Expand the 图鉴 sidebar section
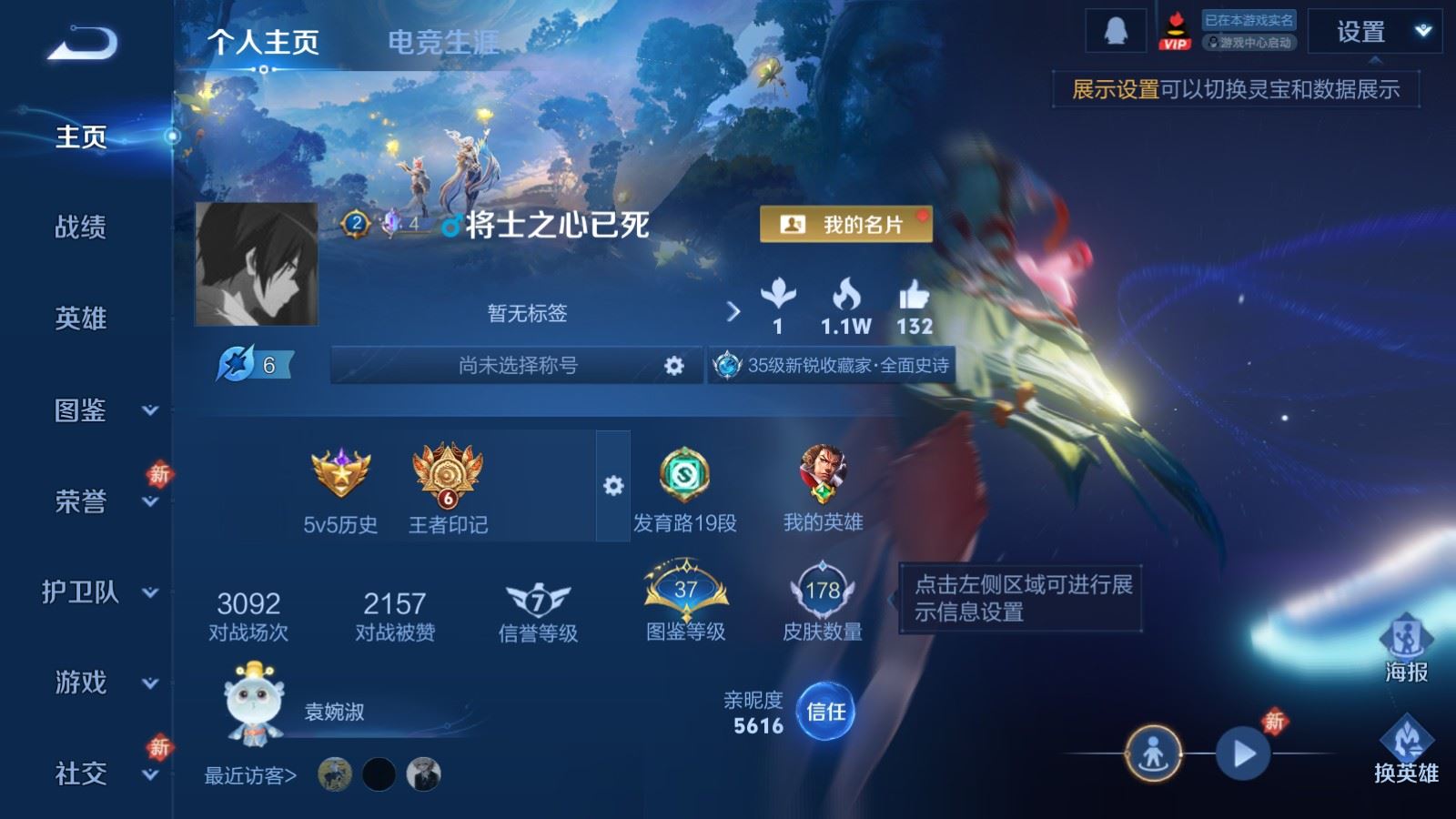Image resolution: width=1456 pixels, height=819 pixels. click(80, 411)
